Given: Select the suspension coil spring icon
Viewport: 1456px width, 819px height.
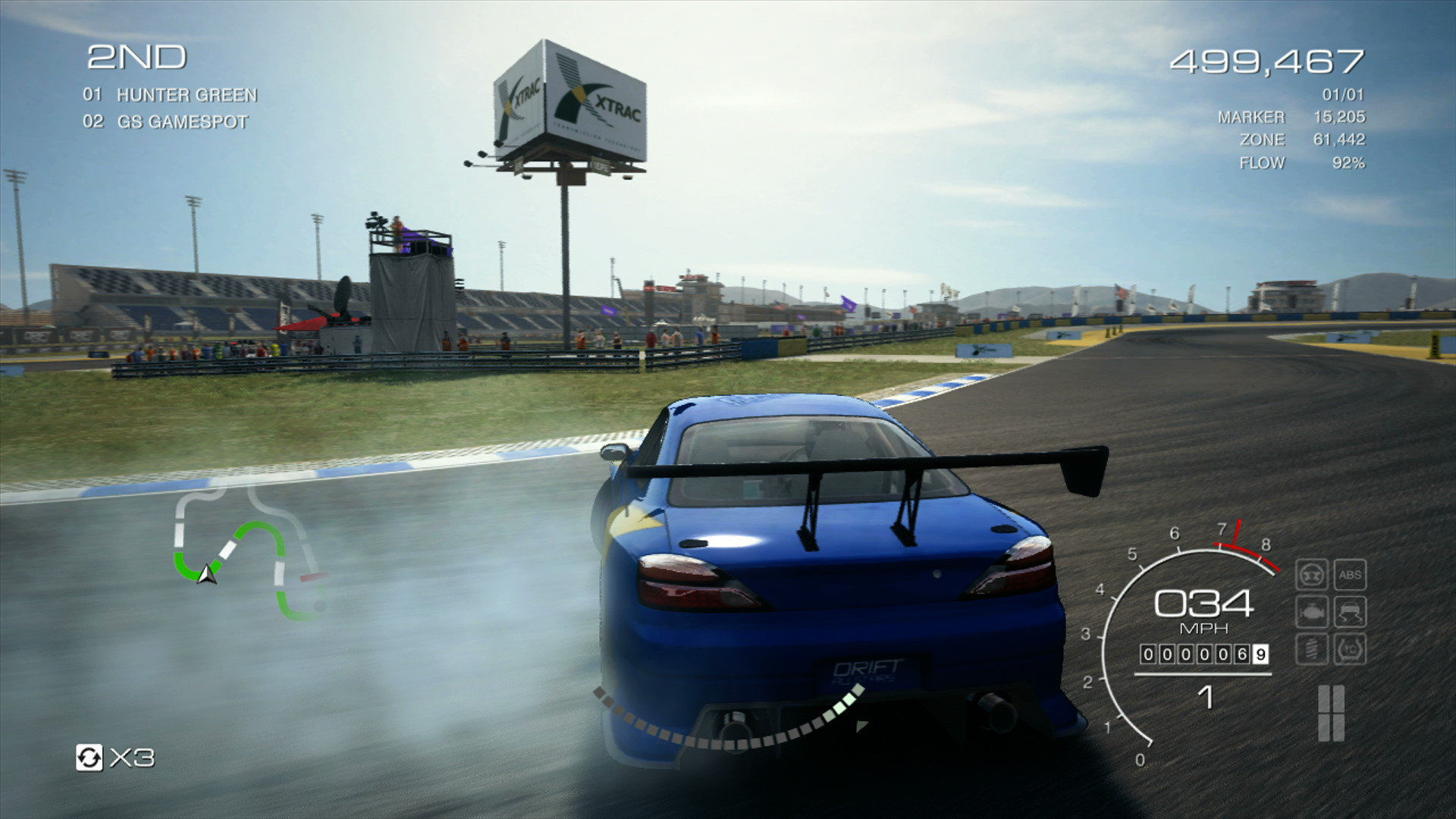Looking at the screenshot, I should pyautogui.click(x=1311, y=649).
